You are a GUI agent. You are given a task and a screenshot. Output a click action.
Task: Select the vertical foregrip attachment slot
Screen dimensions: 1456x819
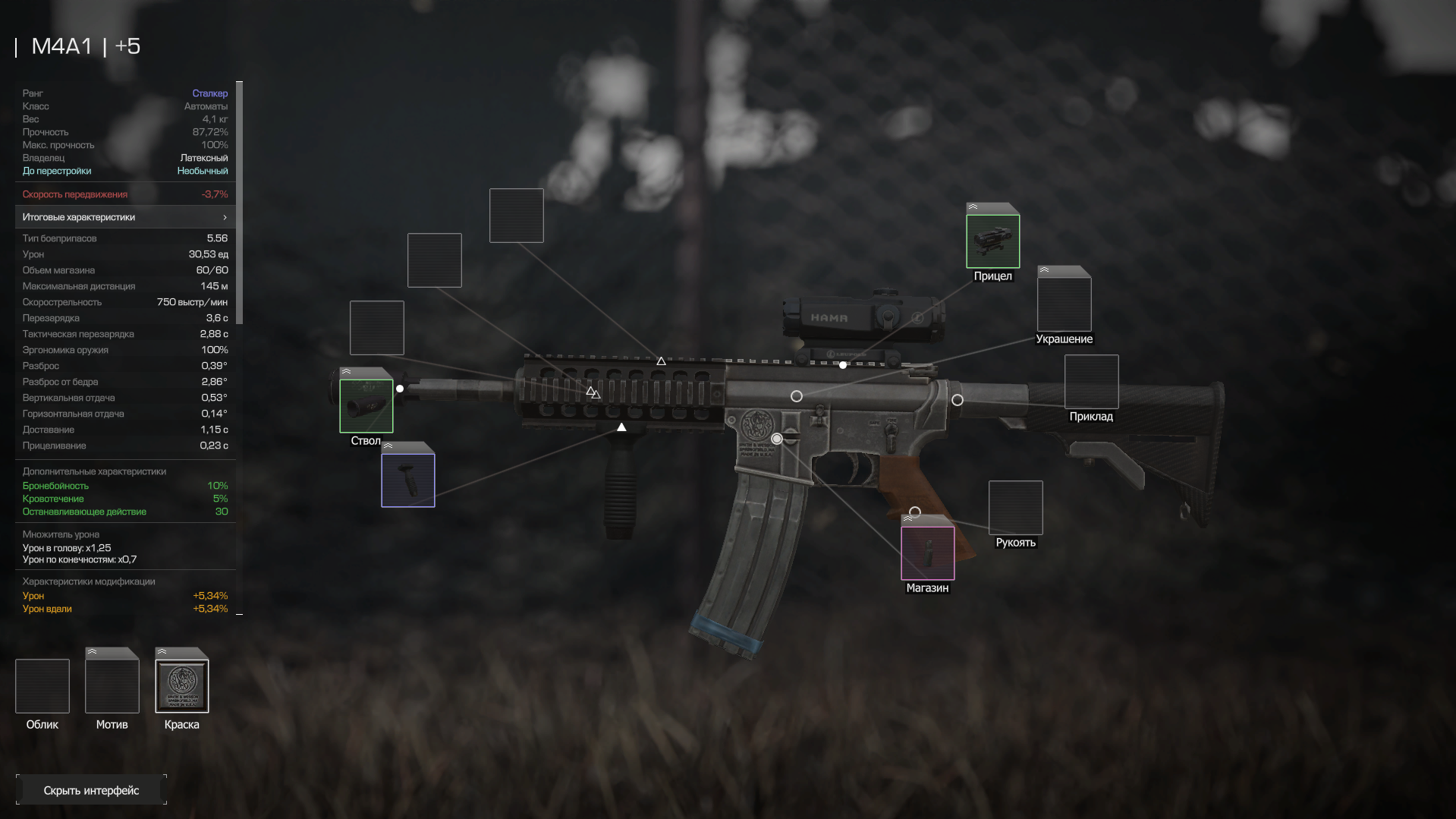(x=407, y=480)
